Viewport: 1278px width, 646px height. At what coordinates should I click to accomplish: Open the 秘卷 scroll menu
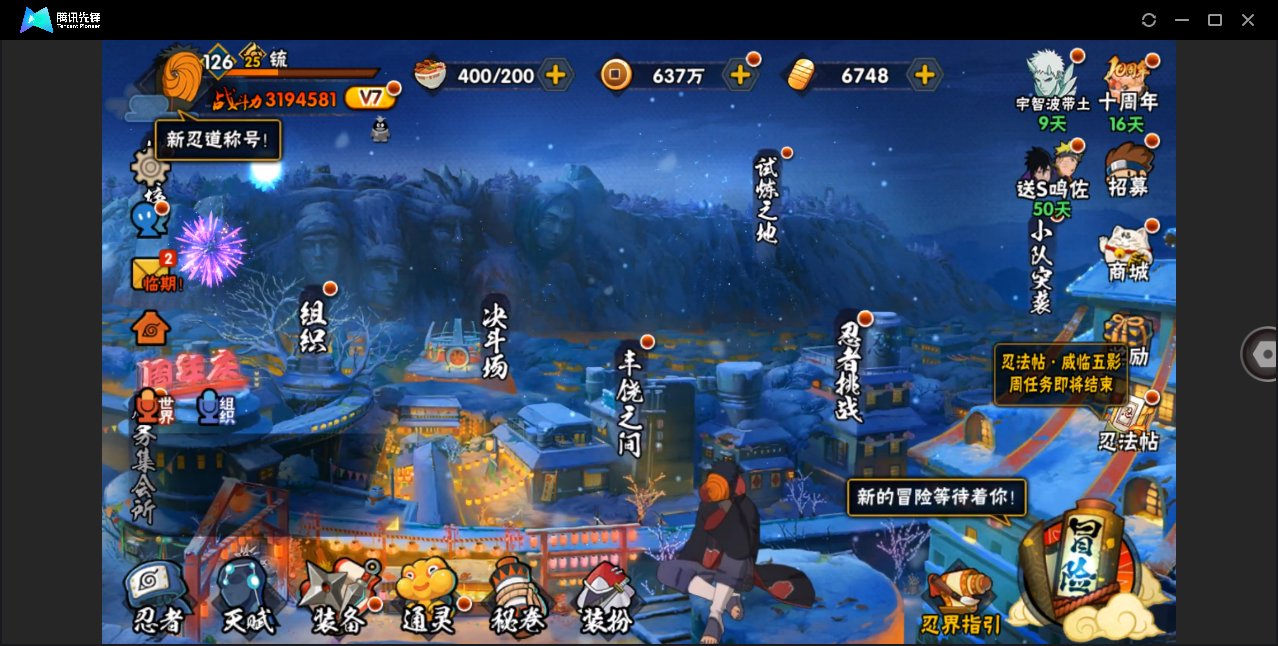pyautogui.click(x=517, y=598)
